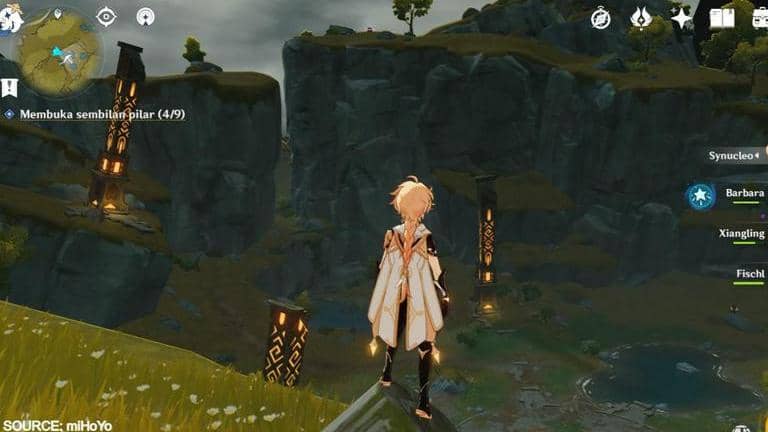Viewport: 768px width, 432px height.
Task: Switch to Xiangling in the party
Action: 742,234
